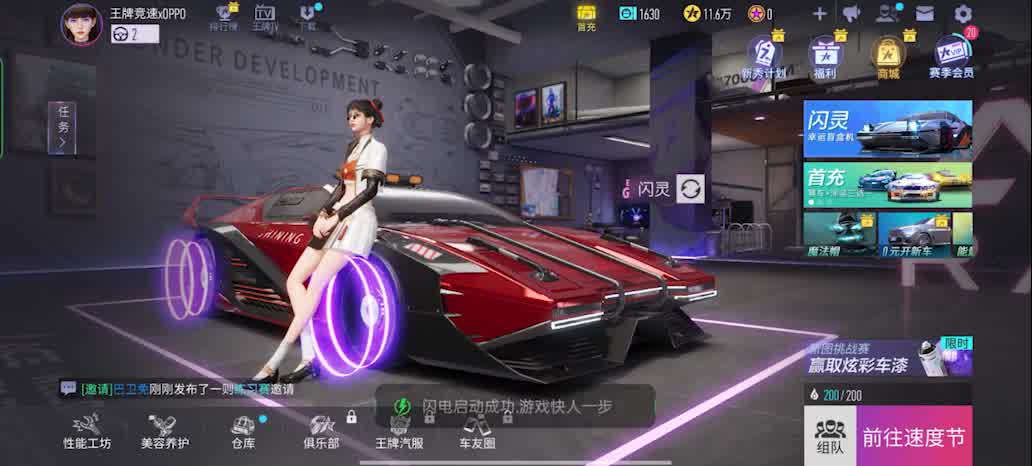
Task: Open the 排行榜 leaderboard
Action: [225, 17]
